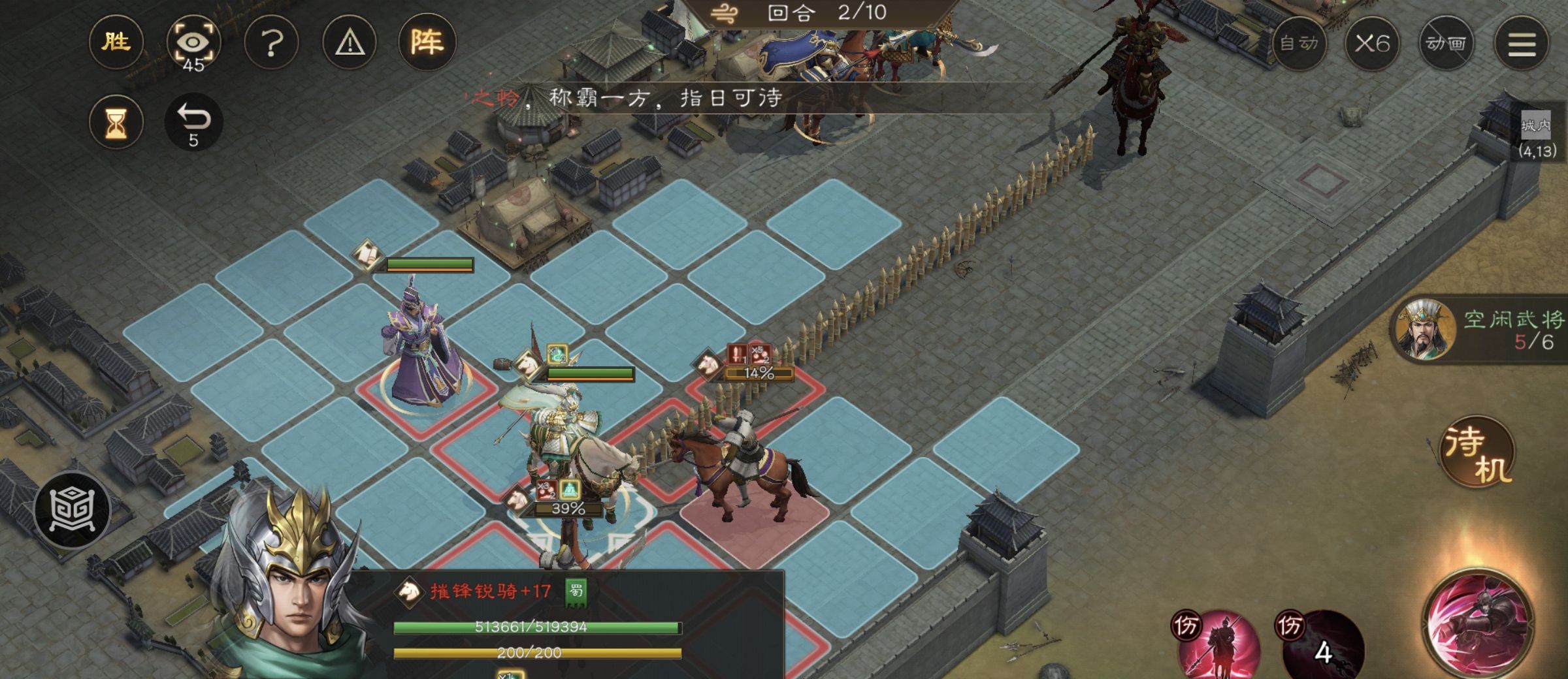Open the hamburger main menu
The image size is (1568, 679).
point(1521,43)
